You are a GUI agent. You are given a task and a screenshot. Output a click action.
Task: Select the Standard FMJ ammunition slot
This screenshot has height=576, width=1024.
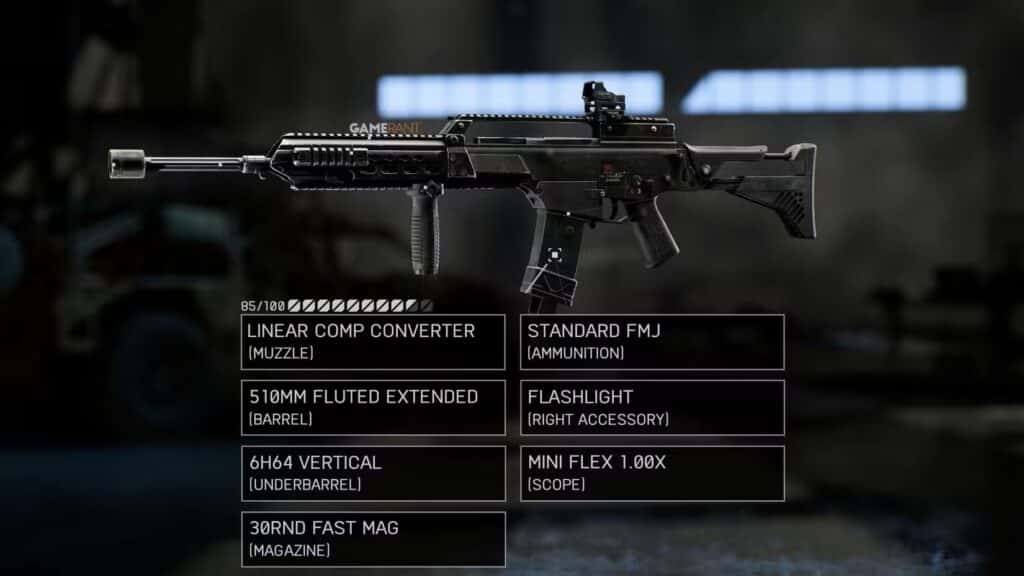pyautogui.click(x=652, y=341)
